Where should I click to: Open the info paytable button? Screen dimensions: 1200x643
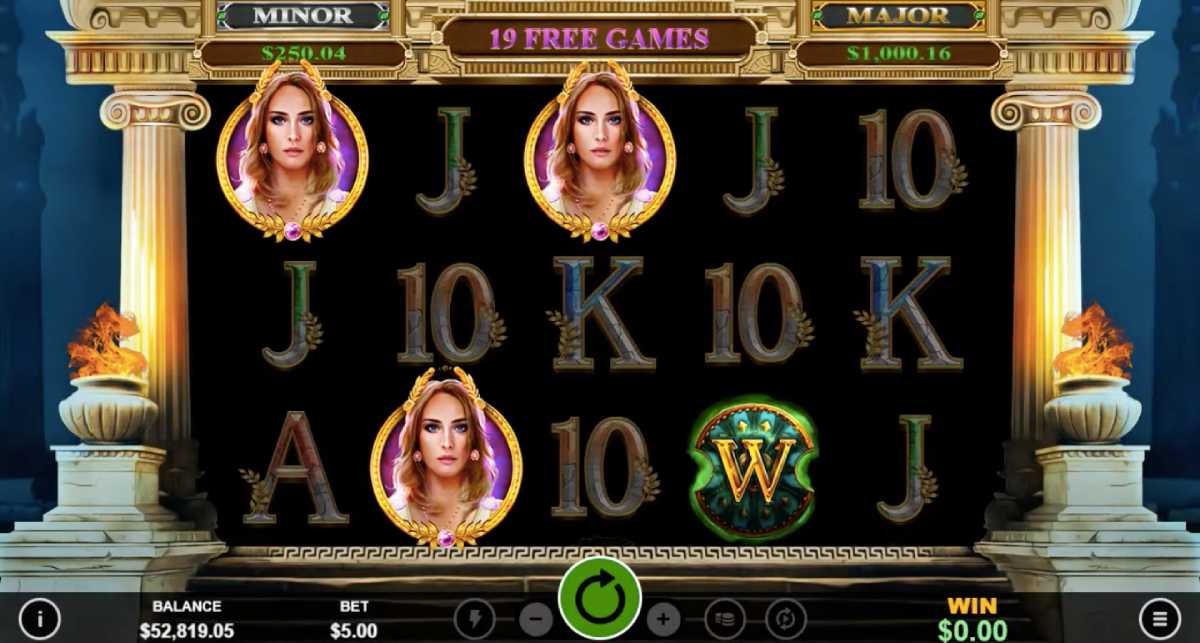click(40, 618)
